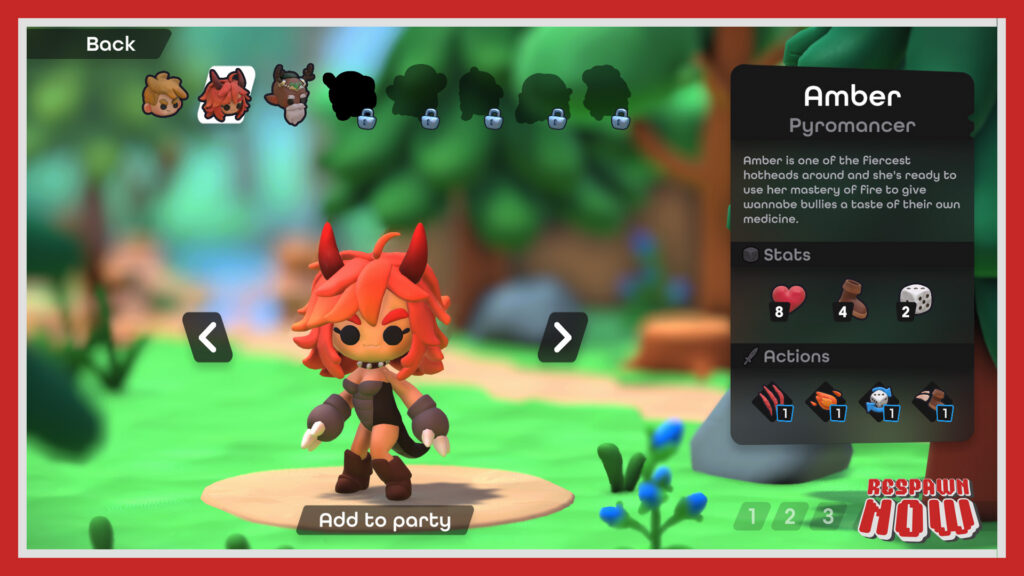Select party slot number 3
1024x576 pixels.
click(x=827, y=516)
